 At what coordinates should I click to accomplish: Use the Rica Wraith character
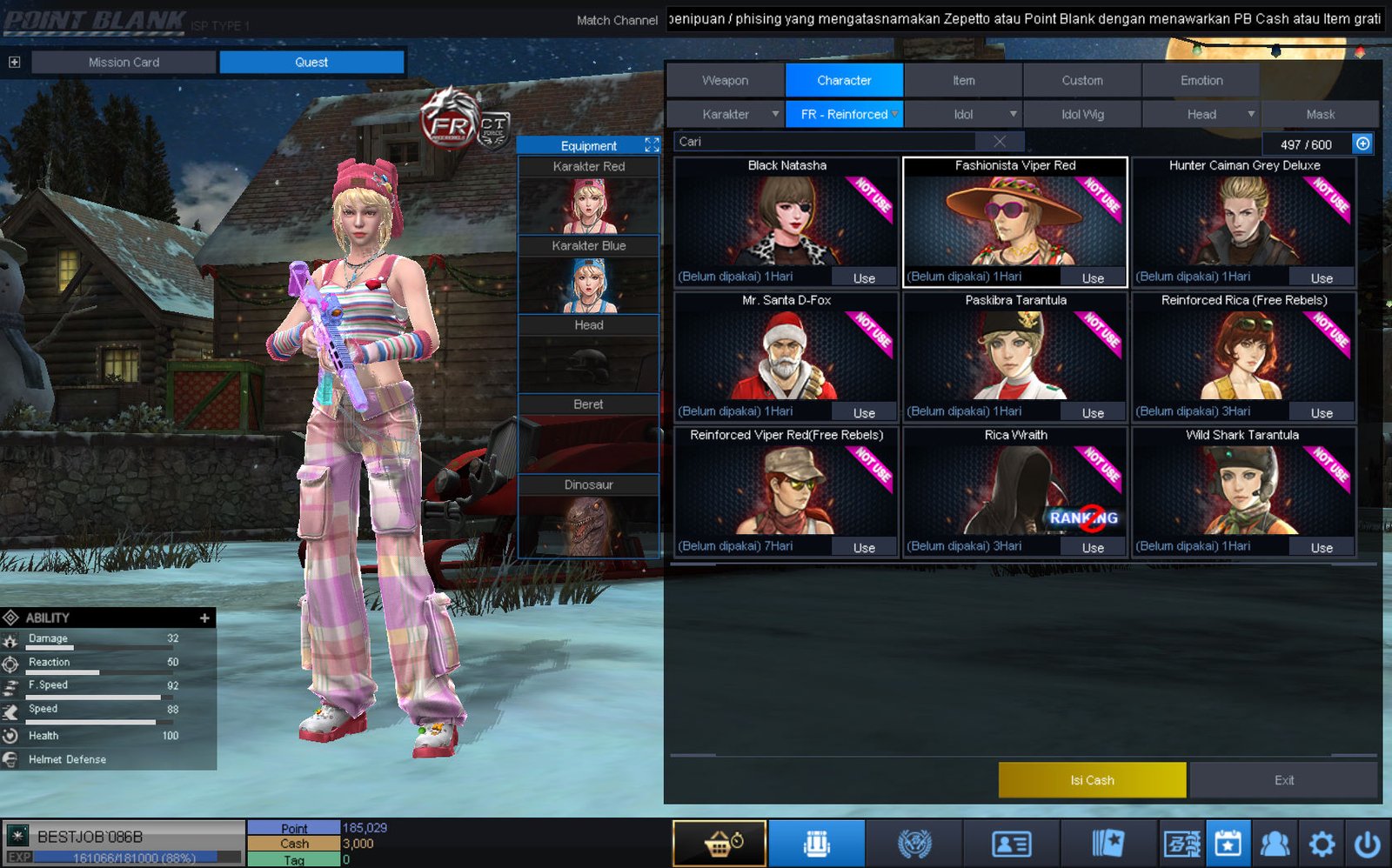(x=1092, y=548)
